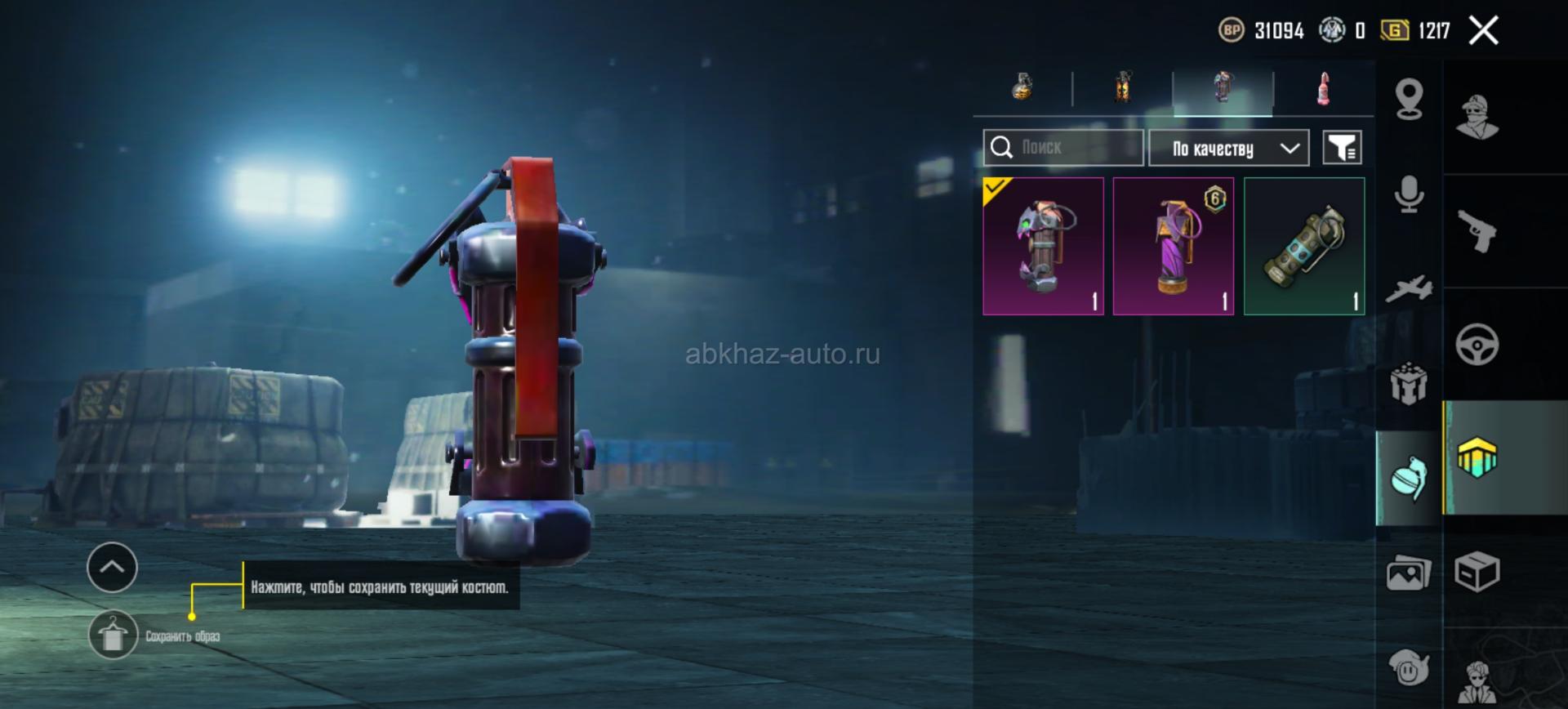Open the airplane skins category

1409,288
